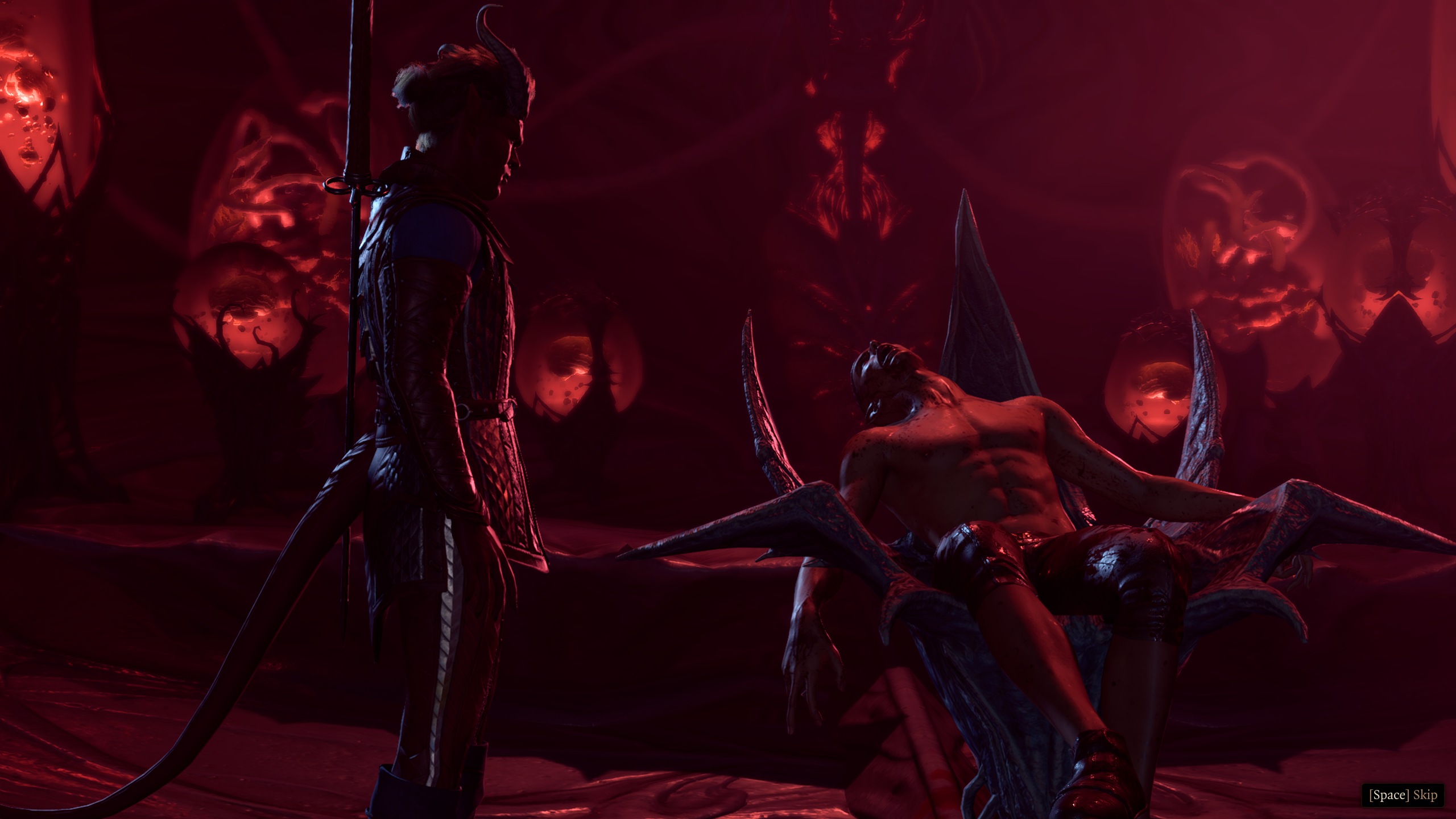Skip the cutscene with the Skip button
1456x819 pixels.
click(1402, 795)
